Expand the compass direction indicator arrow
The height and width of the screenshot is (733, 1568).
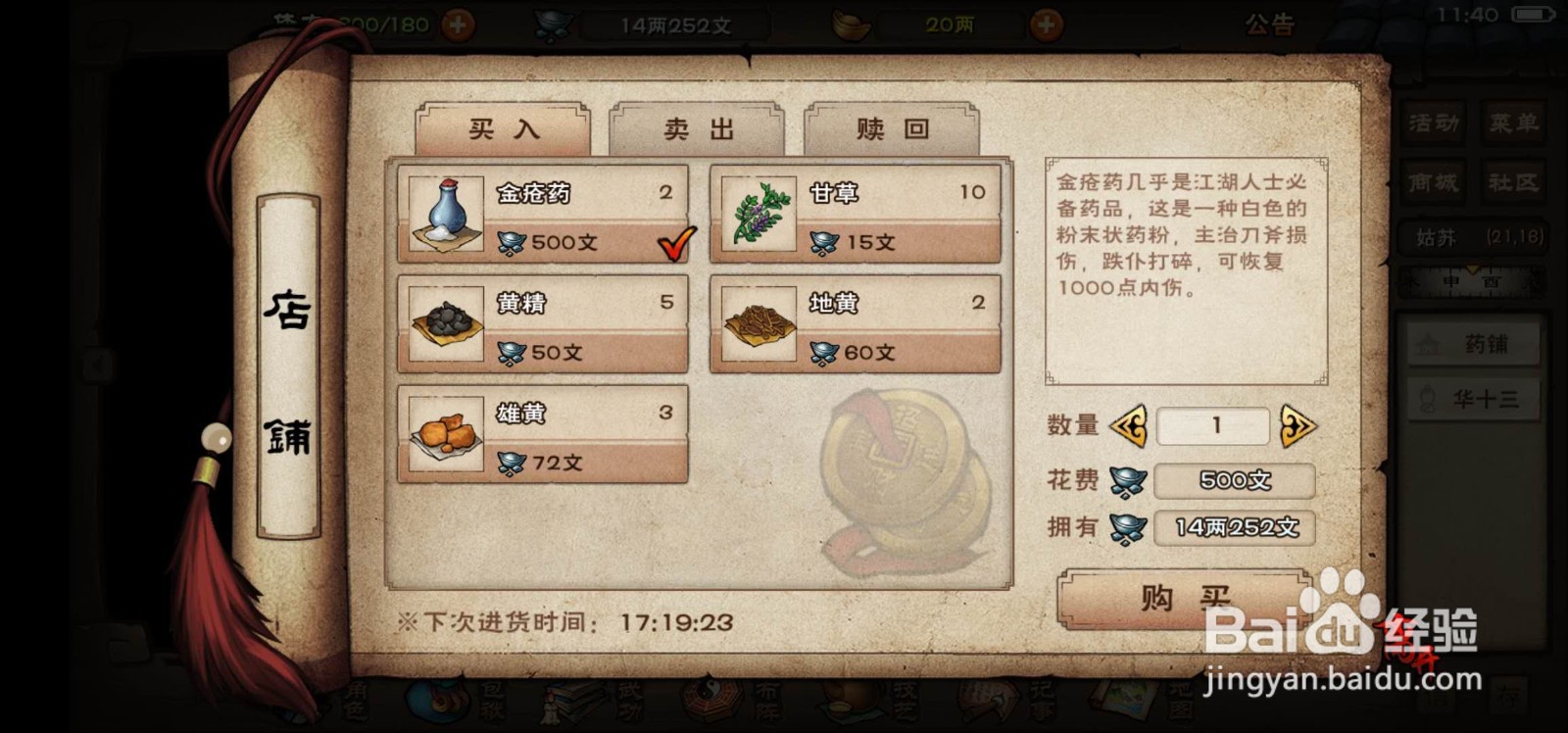point(1472,270)
